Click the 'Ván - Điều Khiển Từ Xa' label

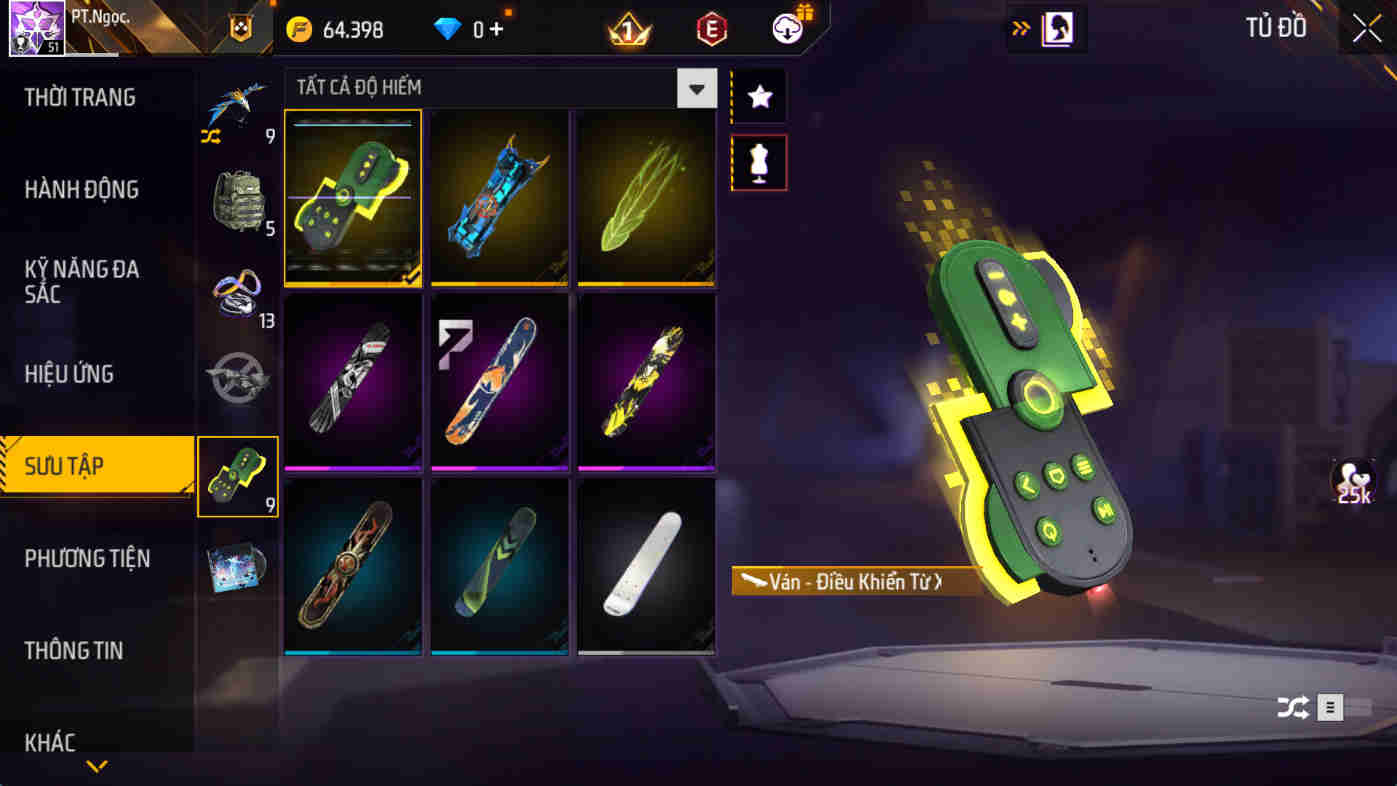tap(855, 583)
